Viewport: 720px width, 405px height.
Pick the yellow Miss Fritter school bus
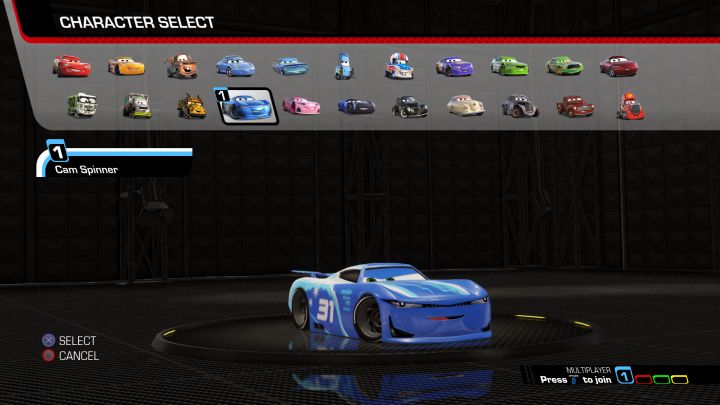pos(192,104)
